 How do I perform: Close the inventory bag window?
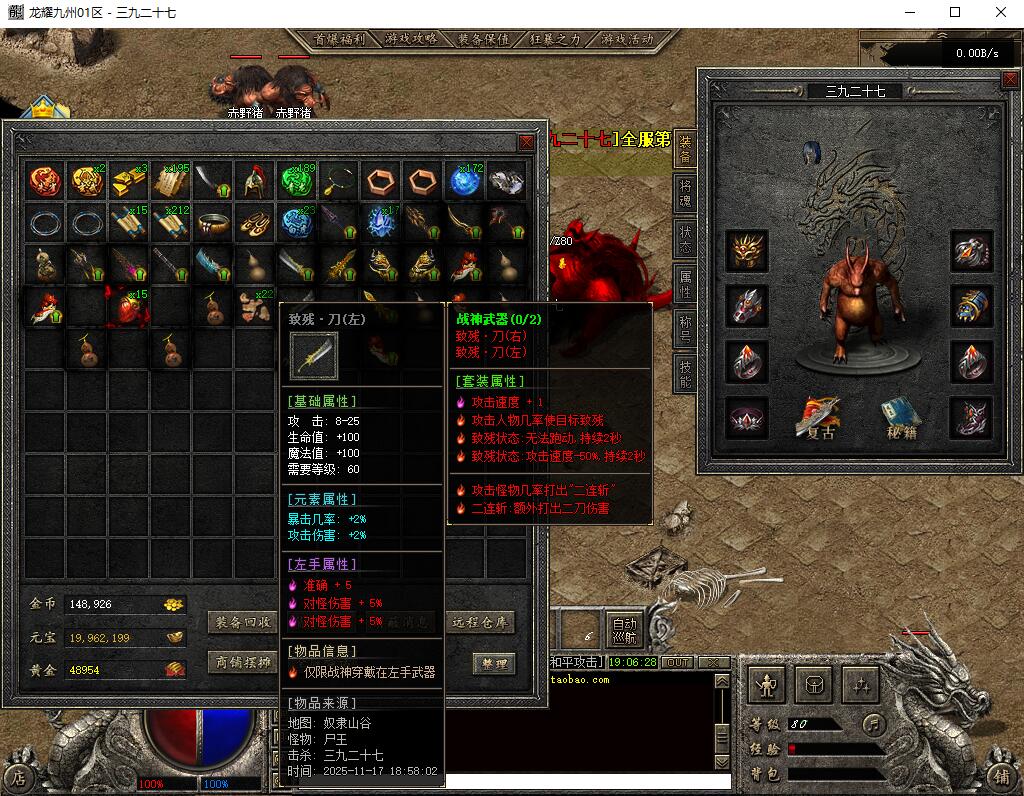(x=526, y=142)
